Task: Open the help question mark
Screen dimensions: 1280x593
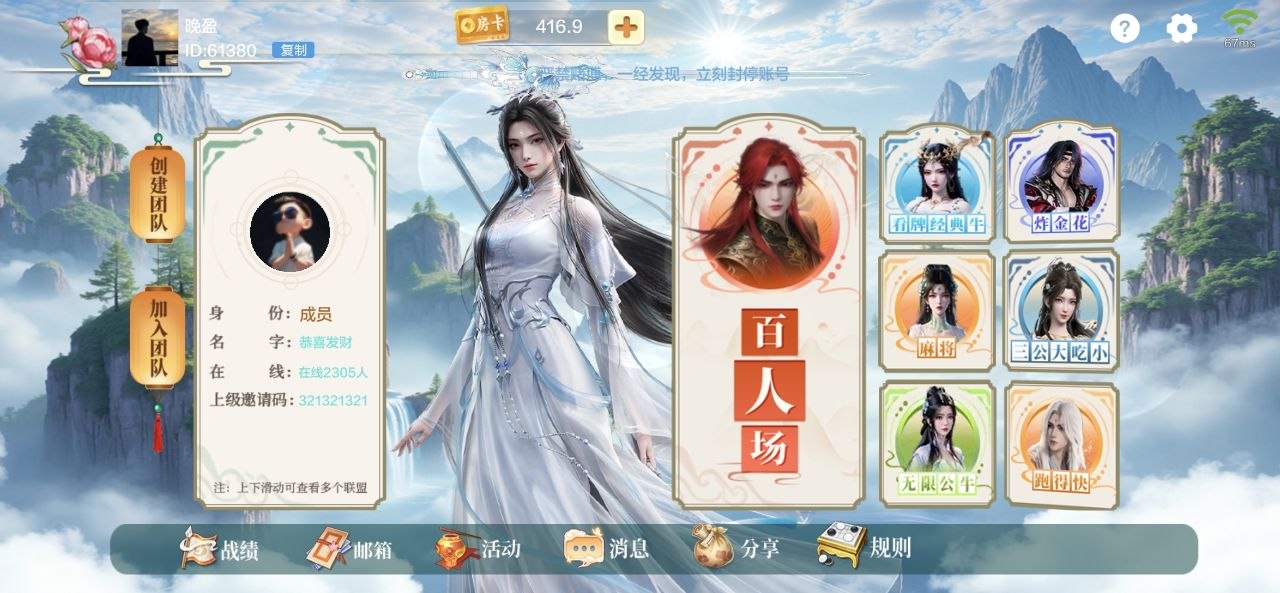Action: coord(1125,28)
